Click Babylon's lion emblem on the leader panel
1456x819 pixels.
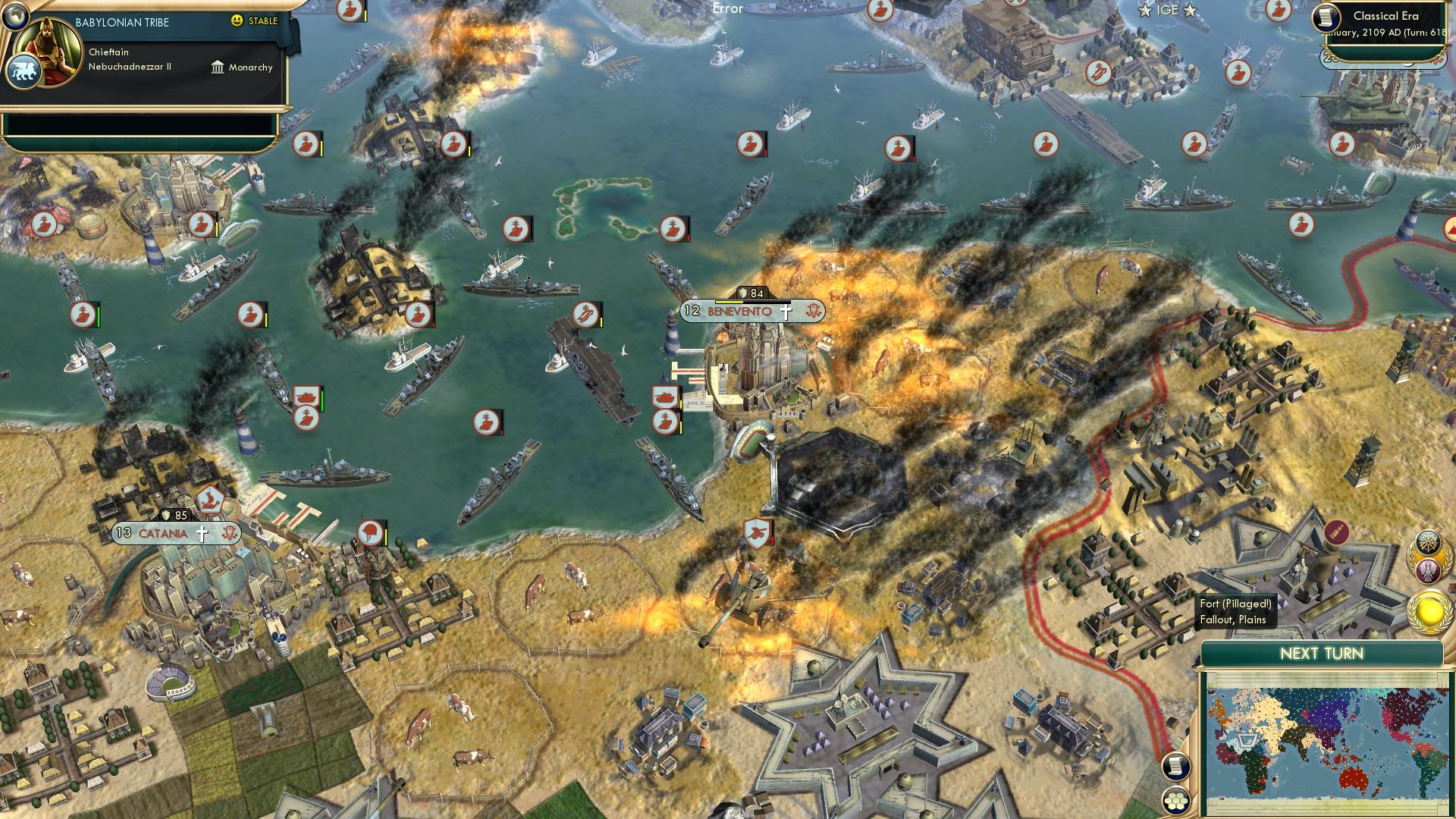tap(24, 69)
